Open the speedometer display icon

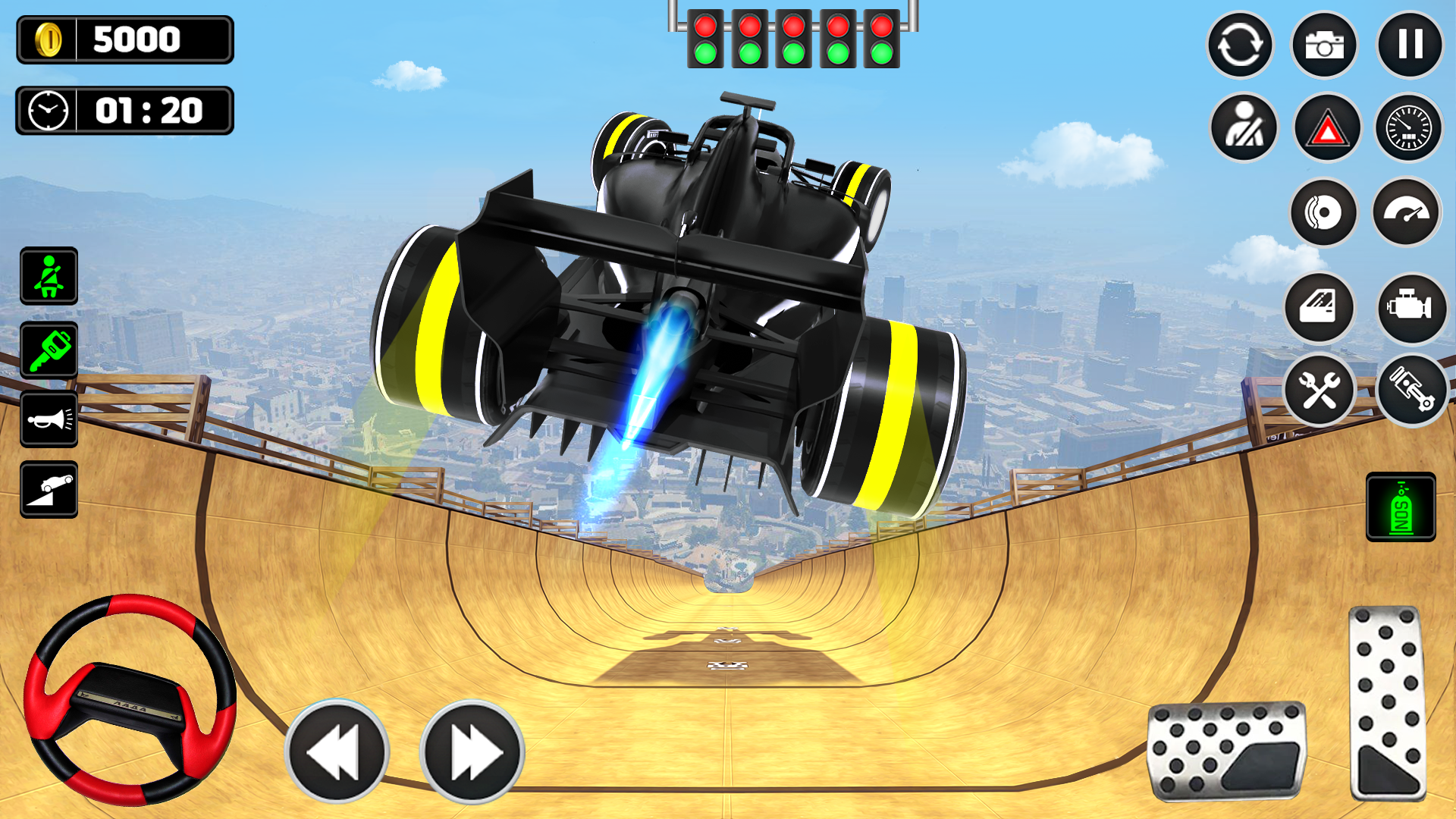[x=1410, y=126]
